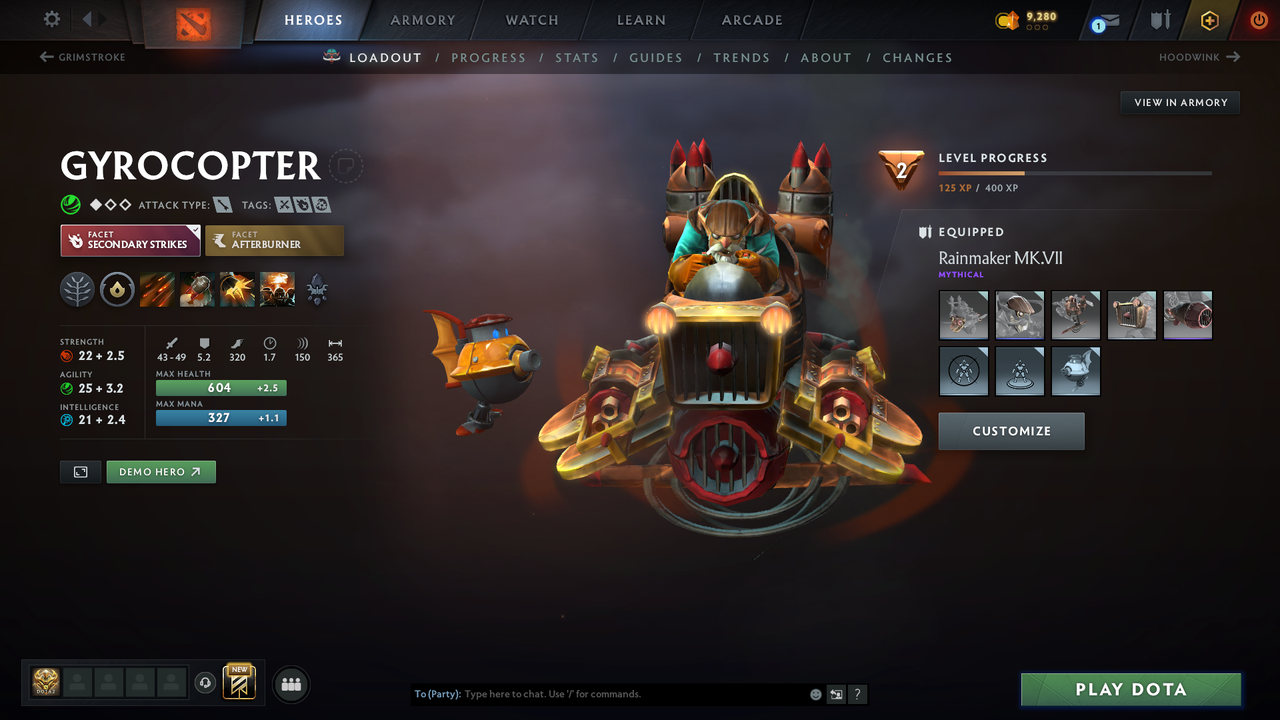
Task: Switch to the Guides tab
Action: [656, 57]
